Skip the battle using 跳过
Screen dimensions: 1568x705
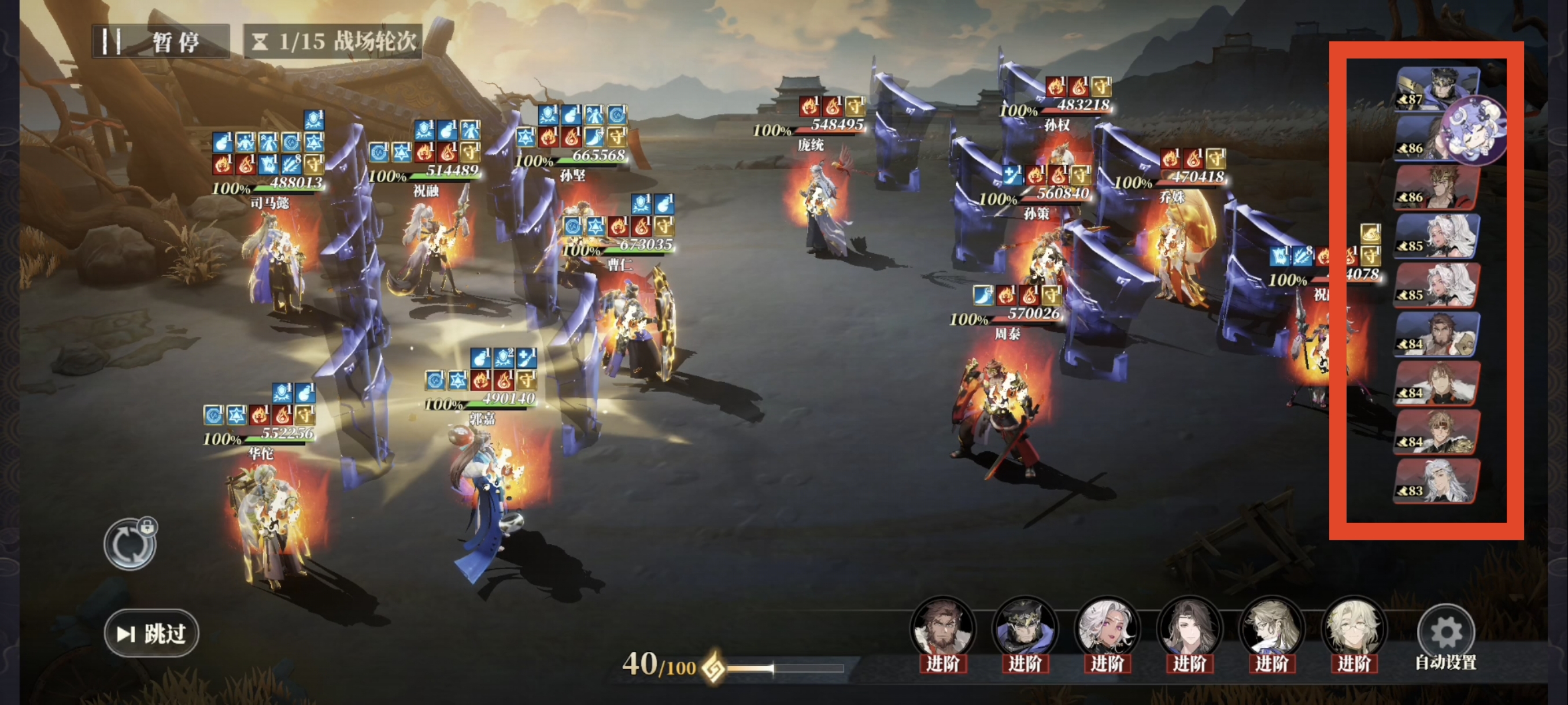click(151, 633)
